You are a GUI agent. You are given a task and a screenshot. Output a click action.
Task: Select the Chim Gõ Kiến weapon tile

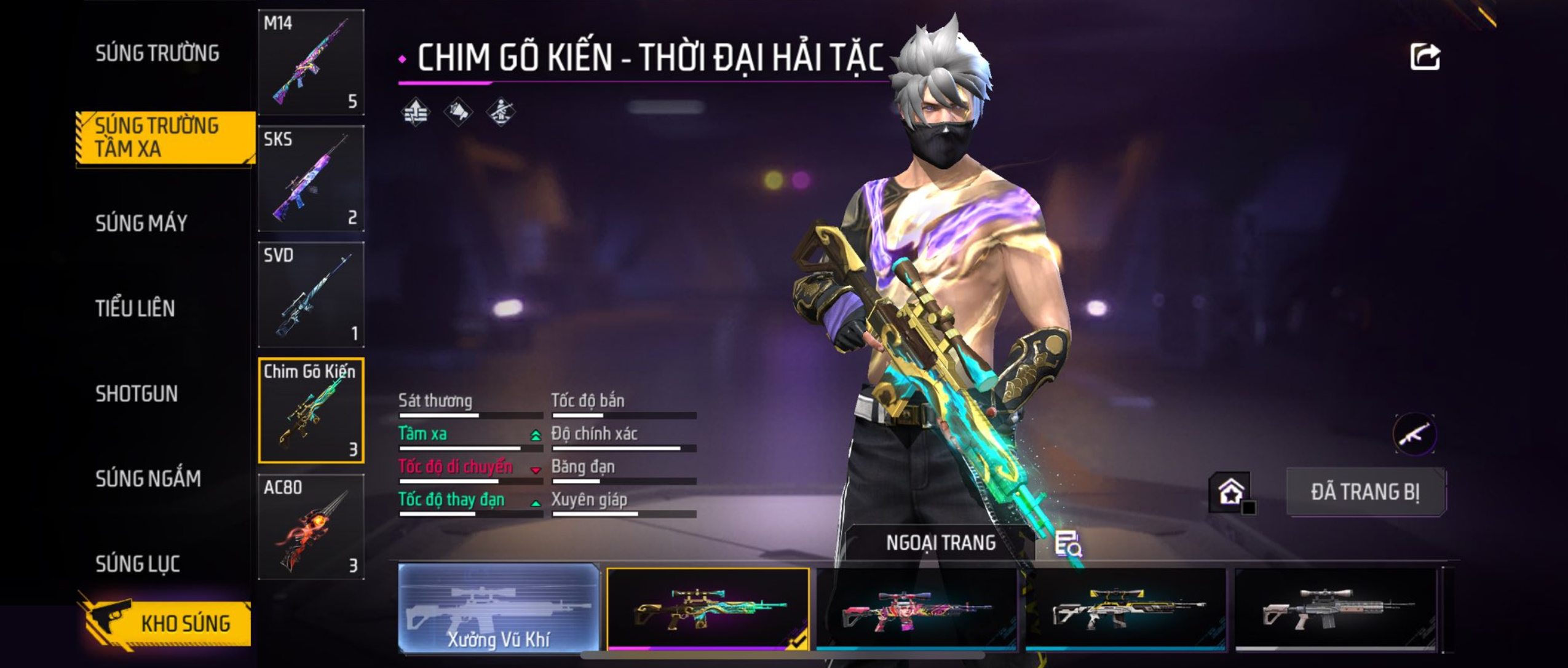pyautogui.click(x=311, y=411)
